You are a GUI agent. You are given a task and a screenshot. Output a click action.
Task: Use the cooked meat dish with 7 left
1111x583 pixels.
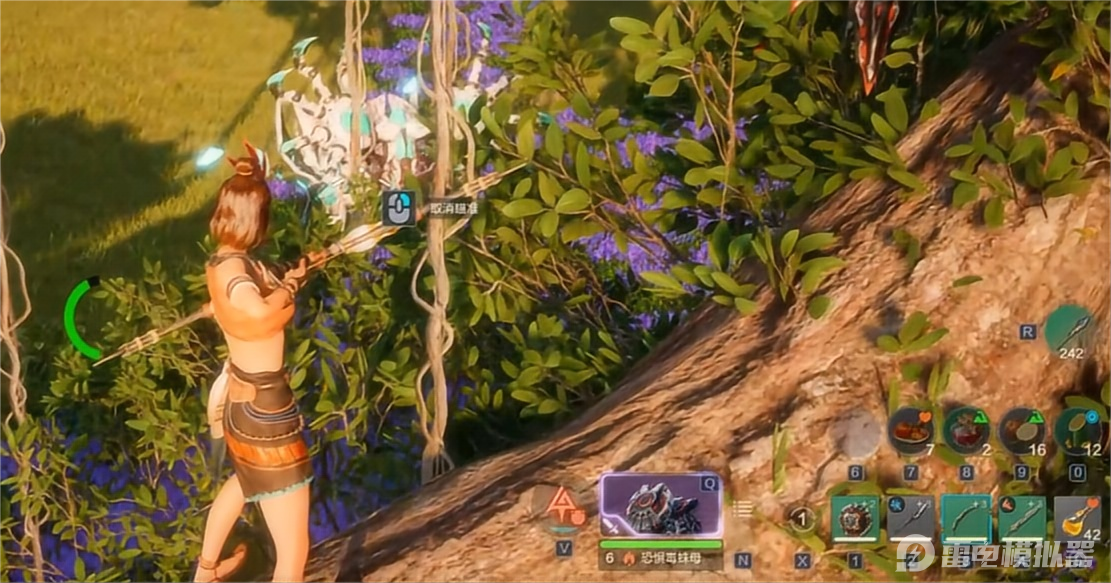tap(910, 431)
